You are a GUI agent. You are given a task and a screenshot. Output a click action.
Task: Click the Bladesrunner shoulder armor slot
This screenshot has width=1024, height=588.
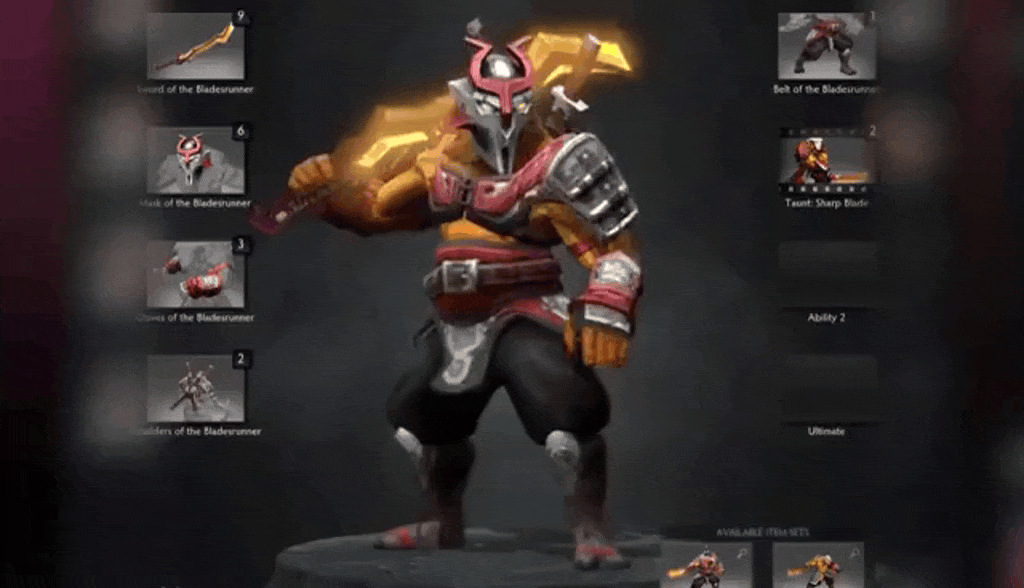click(196, 388)
